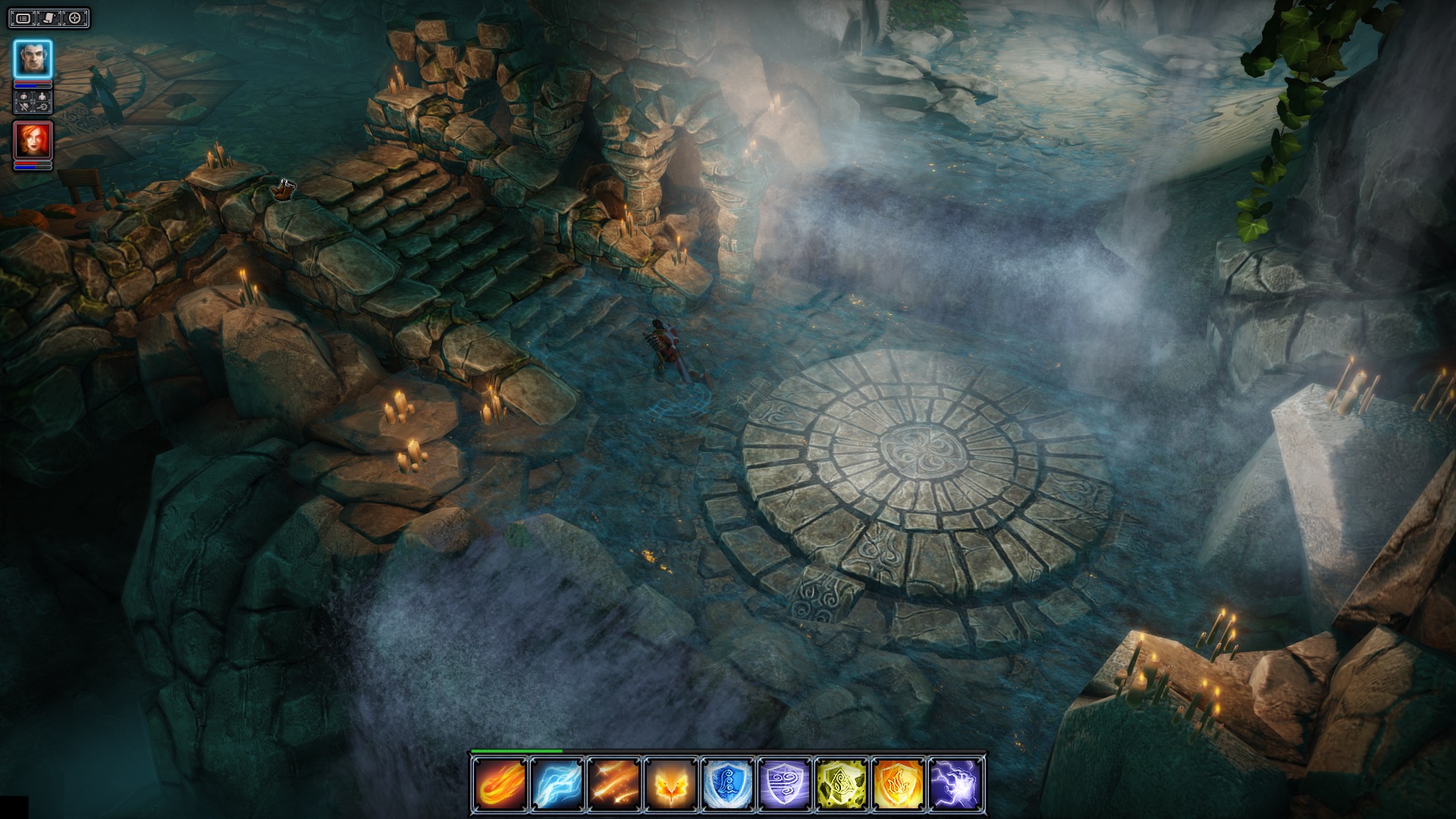
Task: Activate the blue lightning streak skill
Action: (556, 784)
